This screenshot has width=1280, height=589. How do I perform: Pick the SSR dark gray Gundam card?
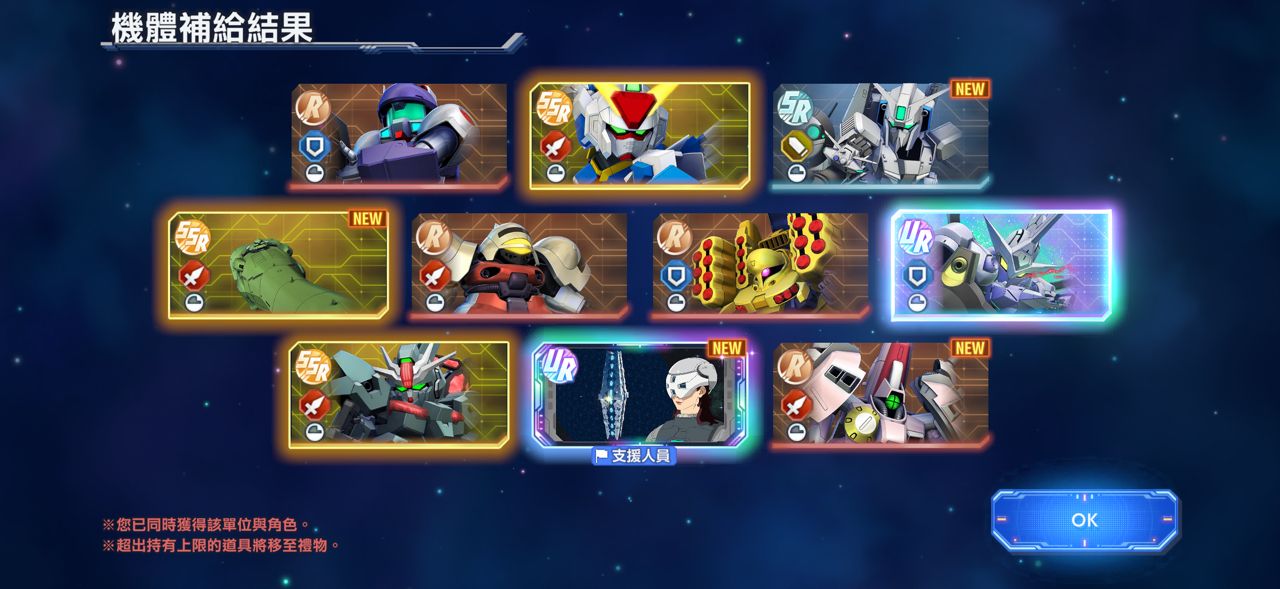[x=399, y=394]
